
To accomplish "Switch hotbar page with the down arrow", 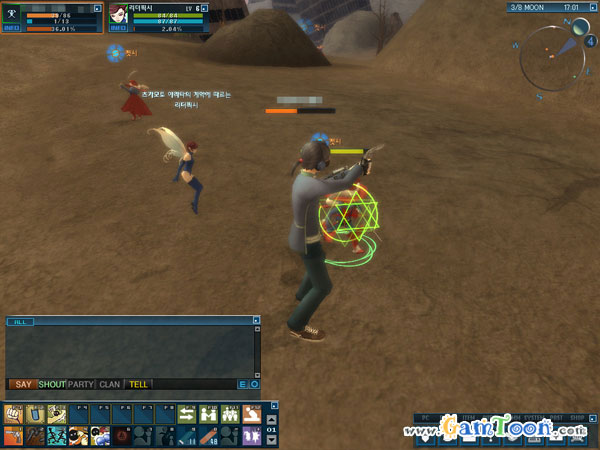I will point(272,439).
